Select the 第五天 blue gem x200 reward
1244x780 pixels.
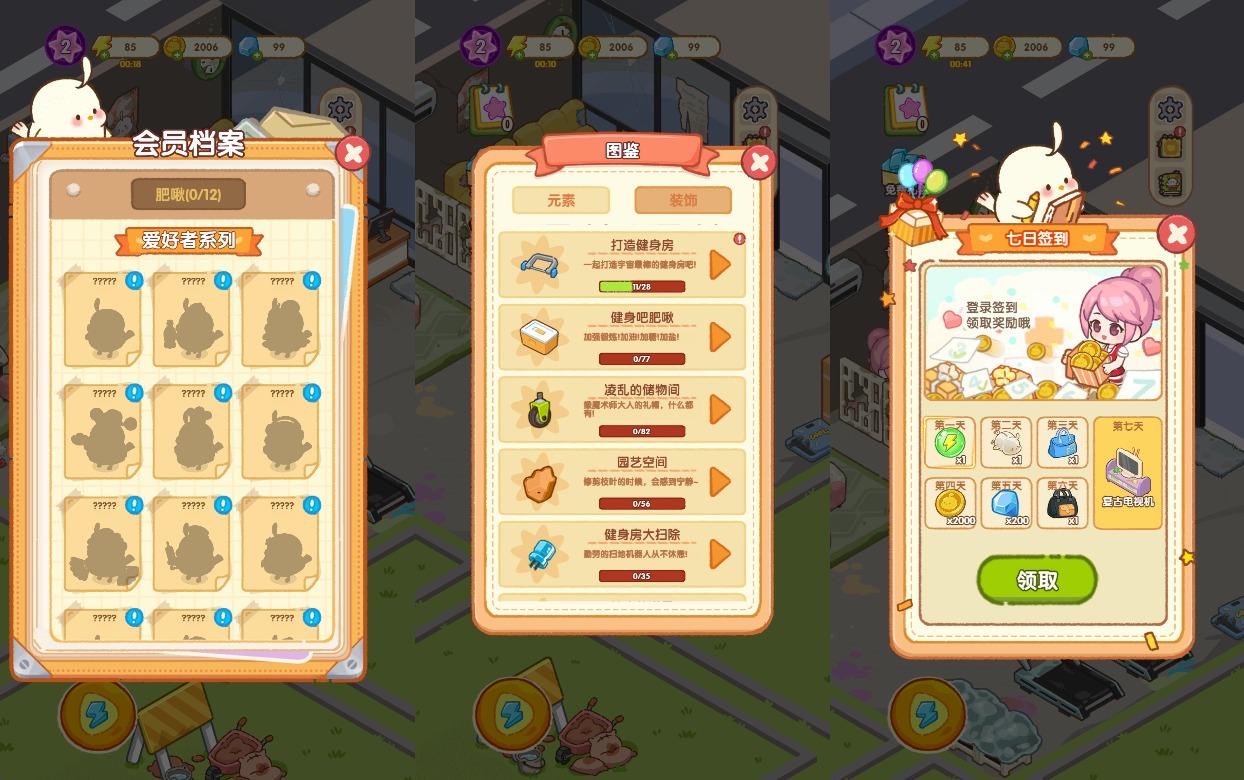click(x=1005, y=503)
